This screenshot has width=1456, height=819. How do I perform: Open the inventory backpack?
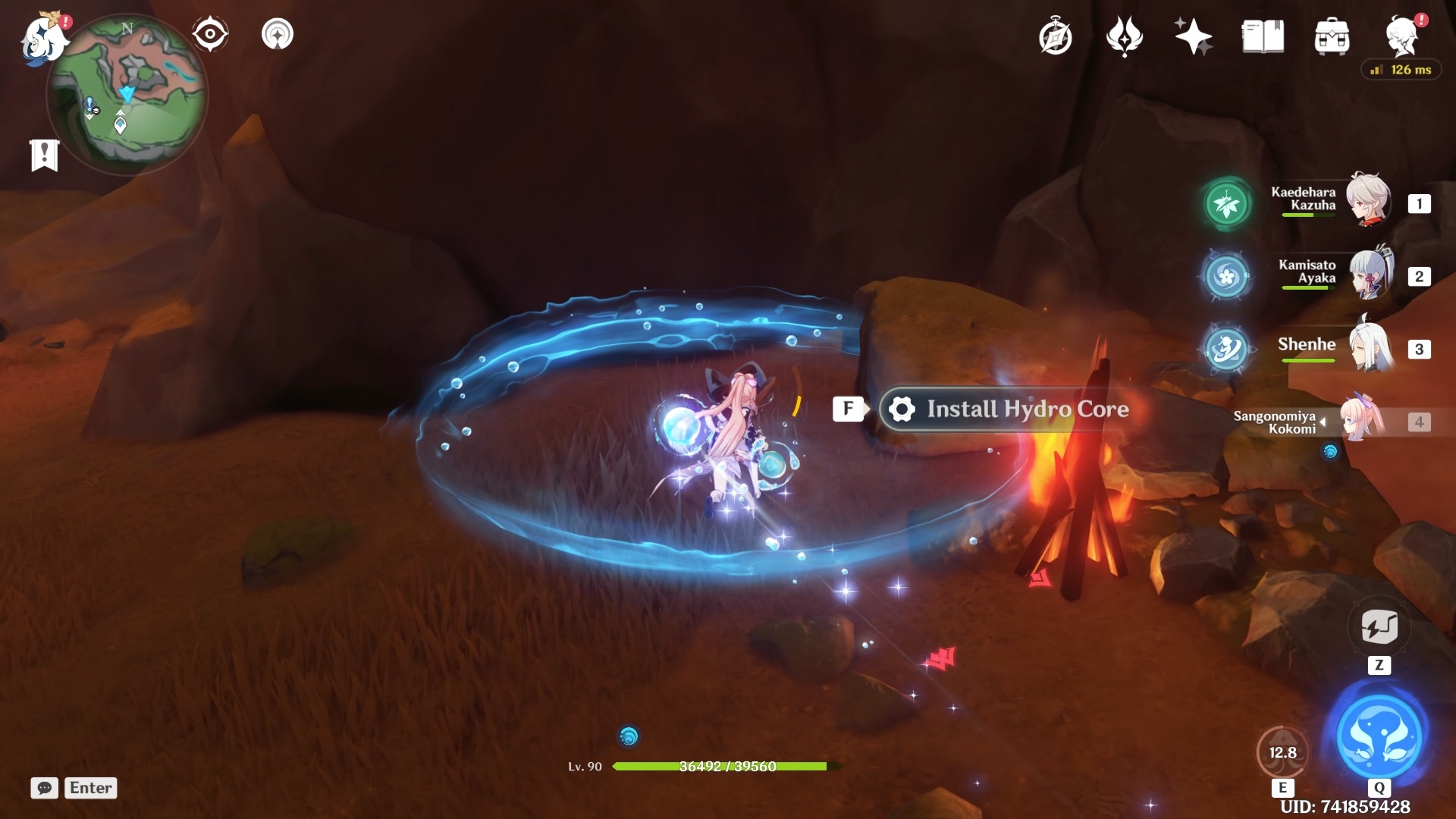[x=1332, y=37]
